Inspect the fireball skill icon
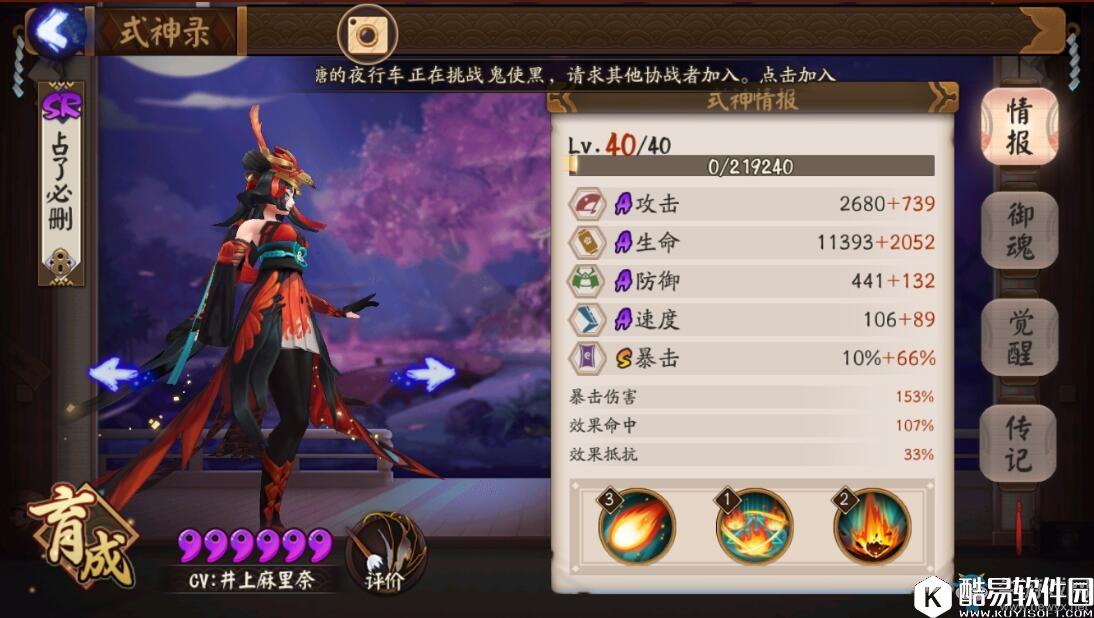The height and width of the screenshot is (618, 1094). coord(637,526)
